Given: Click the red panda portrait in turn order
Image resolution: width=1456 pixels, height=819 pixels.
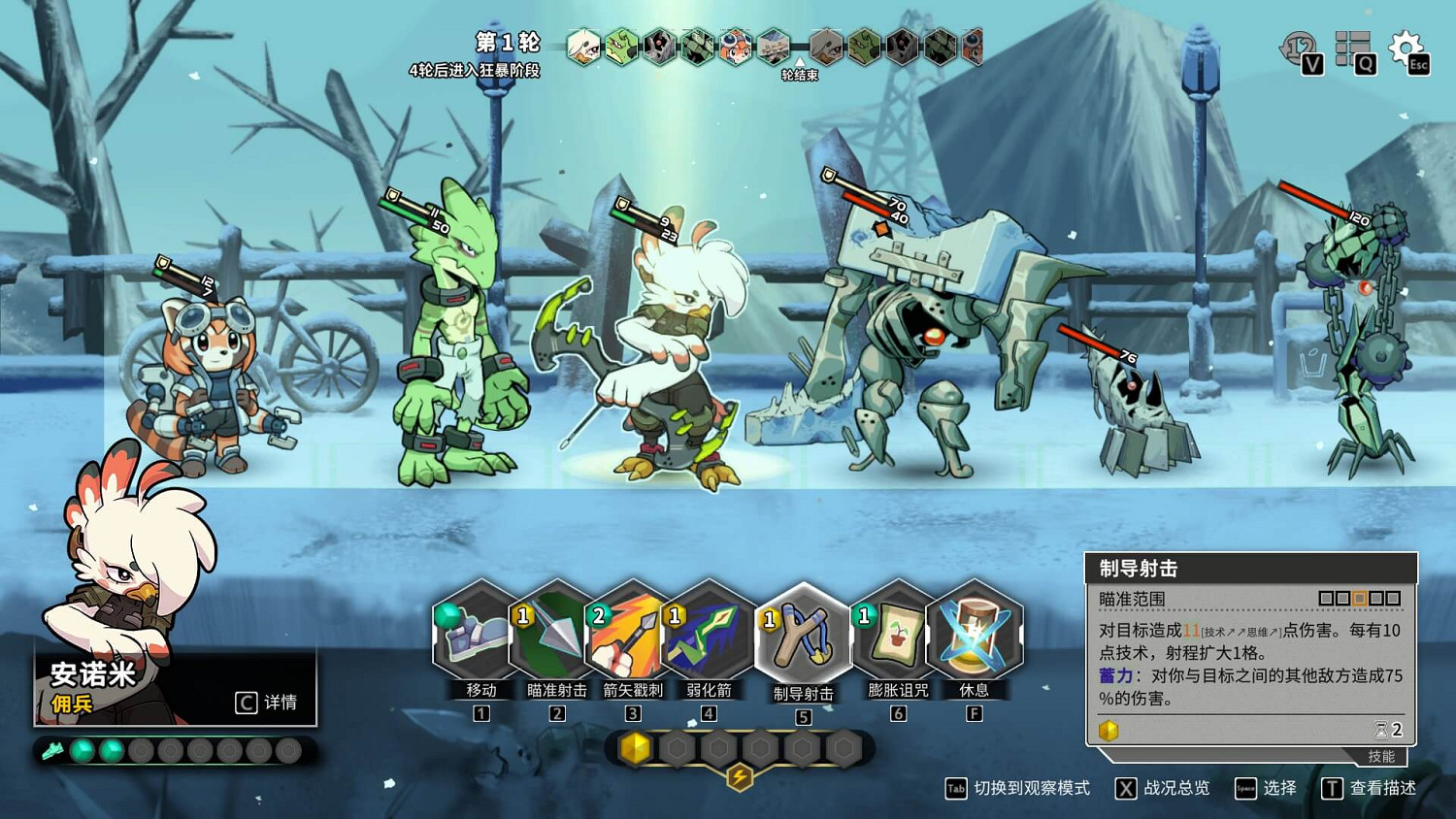Looking at the screenshot, I should [x=735, y=47].
